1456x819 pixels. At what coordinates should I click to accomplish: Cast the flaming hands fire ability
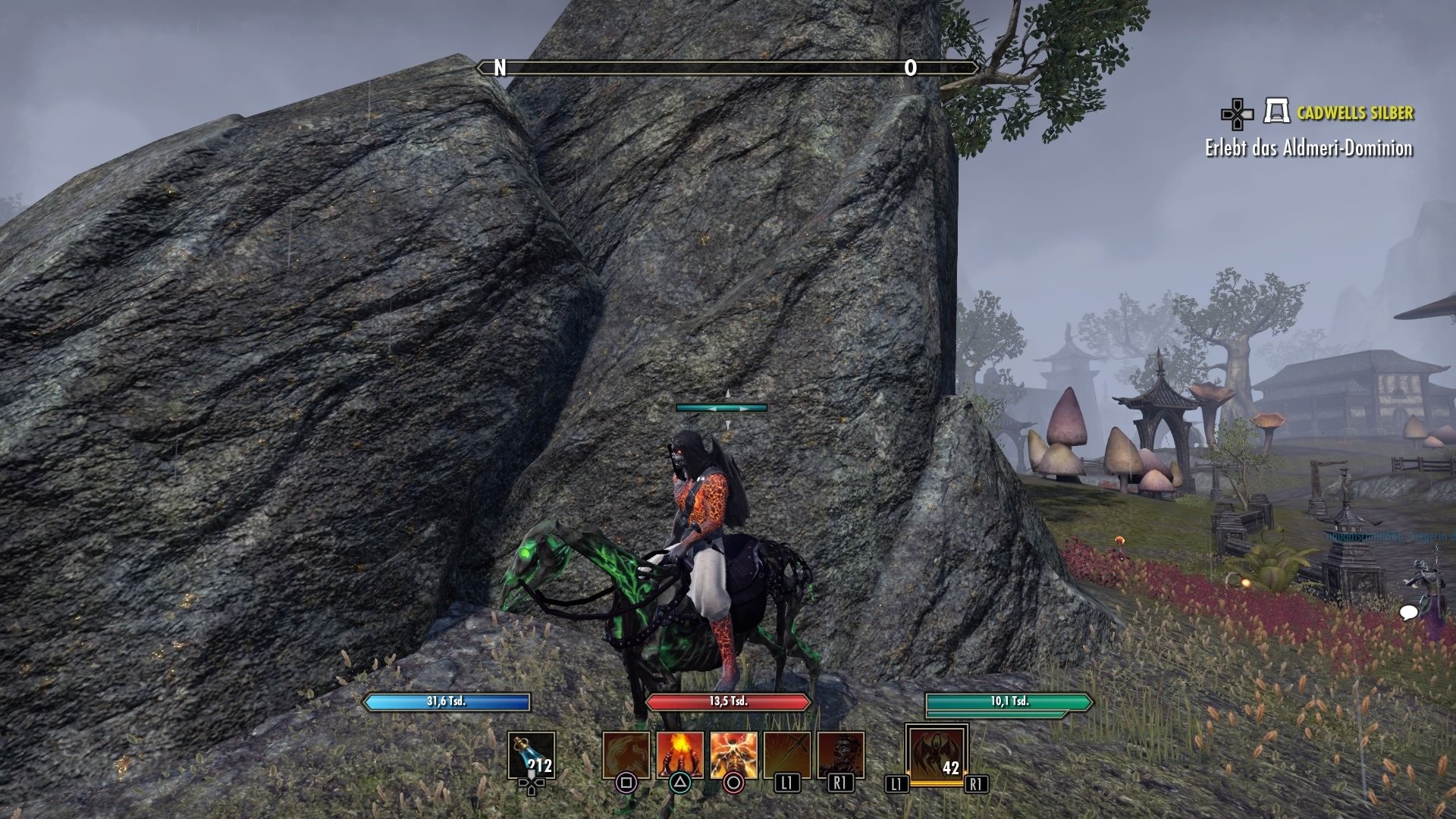point(680,755)
